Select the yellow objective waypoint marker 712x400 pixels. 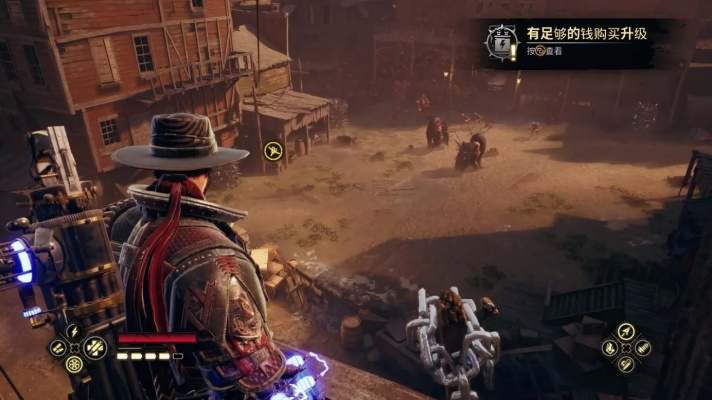pos(272,152)
